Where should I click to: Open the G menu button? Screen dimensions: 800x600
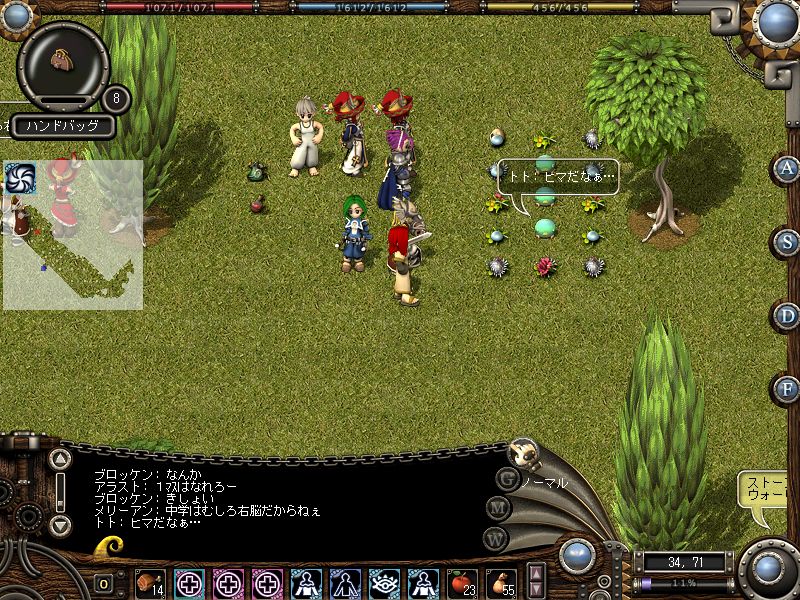click(507, 478)
